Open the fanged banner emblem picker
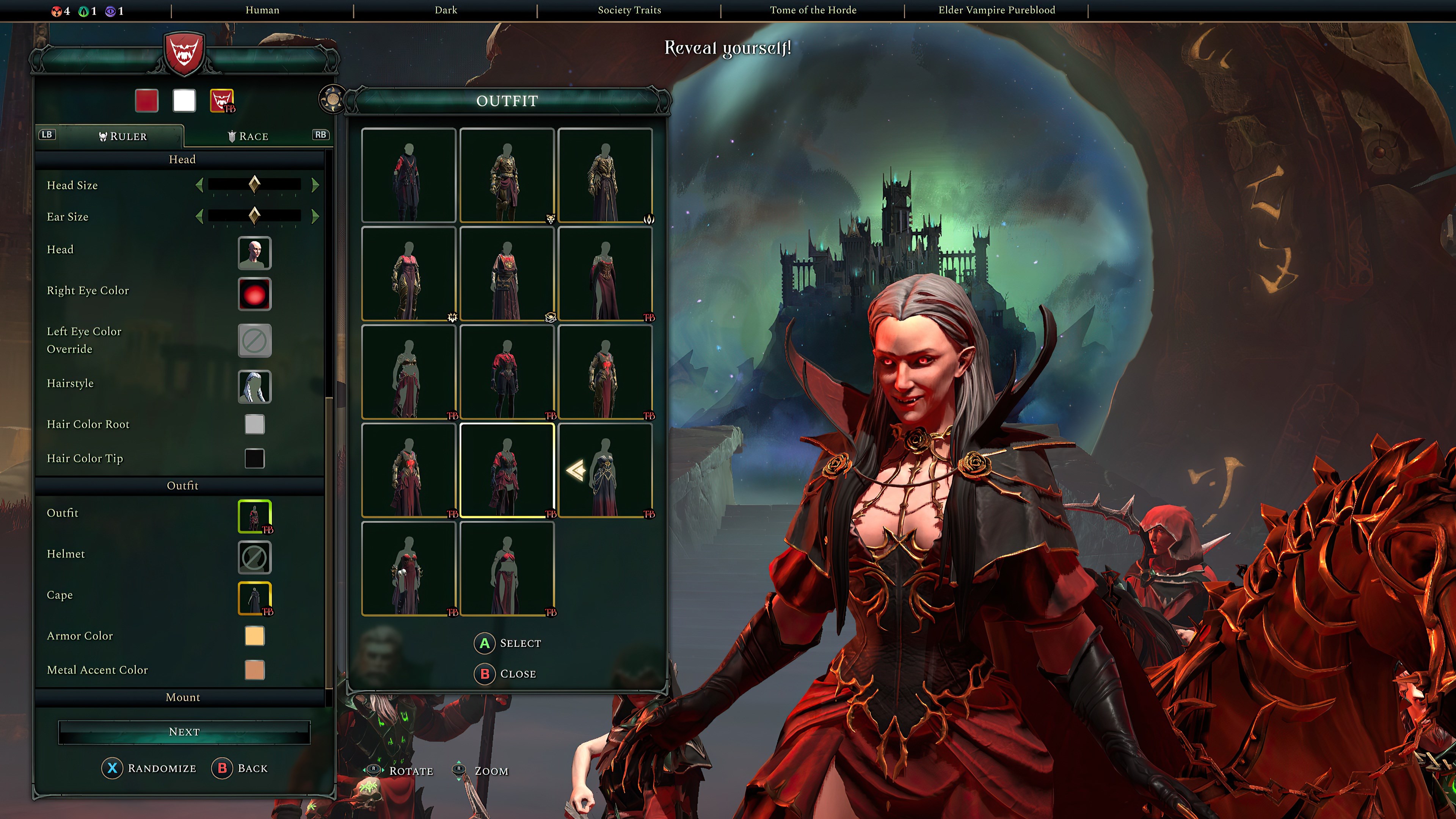Viewport: 1456px width, 819px height. click(221, 100)
